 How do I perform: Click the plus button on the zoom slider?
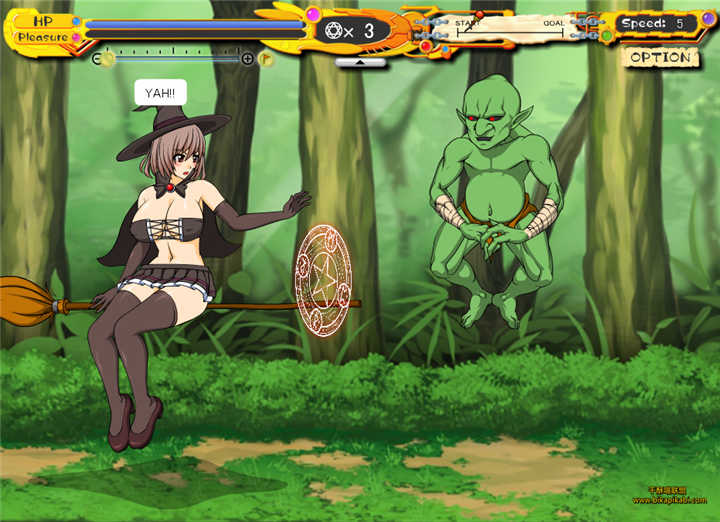click(x=248, y=59)
